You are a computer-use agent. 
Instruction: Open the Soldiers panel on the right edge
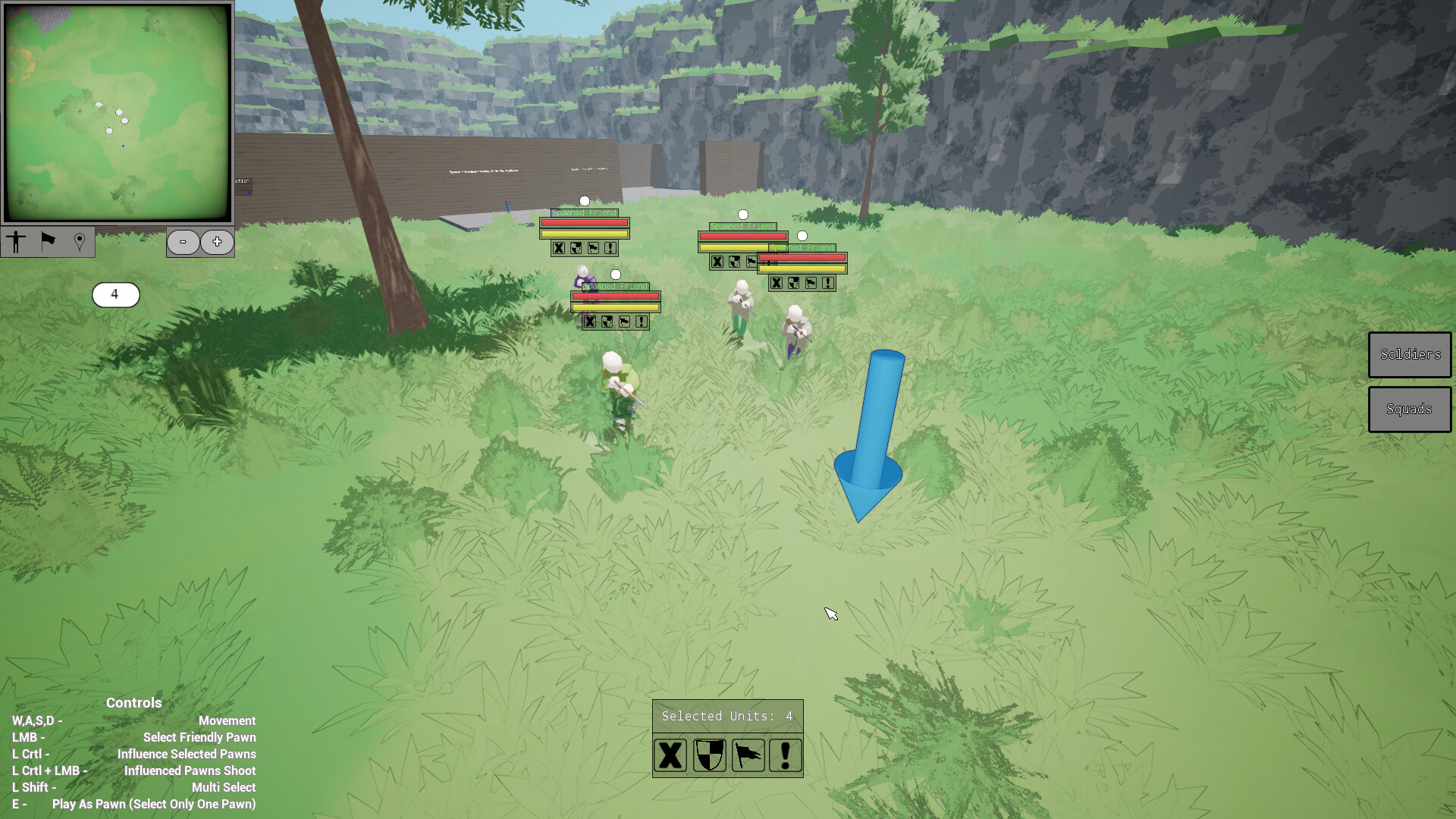1409,354
